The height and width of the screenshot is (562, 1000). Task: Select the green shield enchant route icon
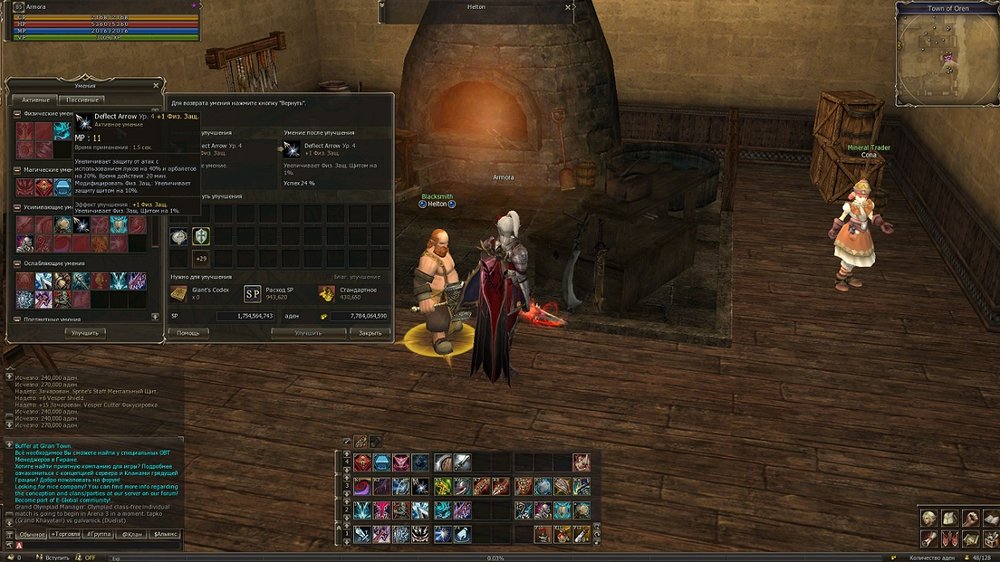point(201,236)
